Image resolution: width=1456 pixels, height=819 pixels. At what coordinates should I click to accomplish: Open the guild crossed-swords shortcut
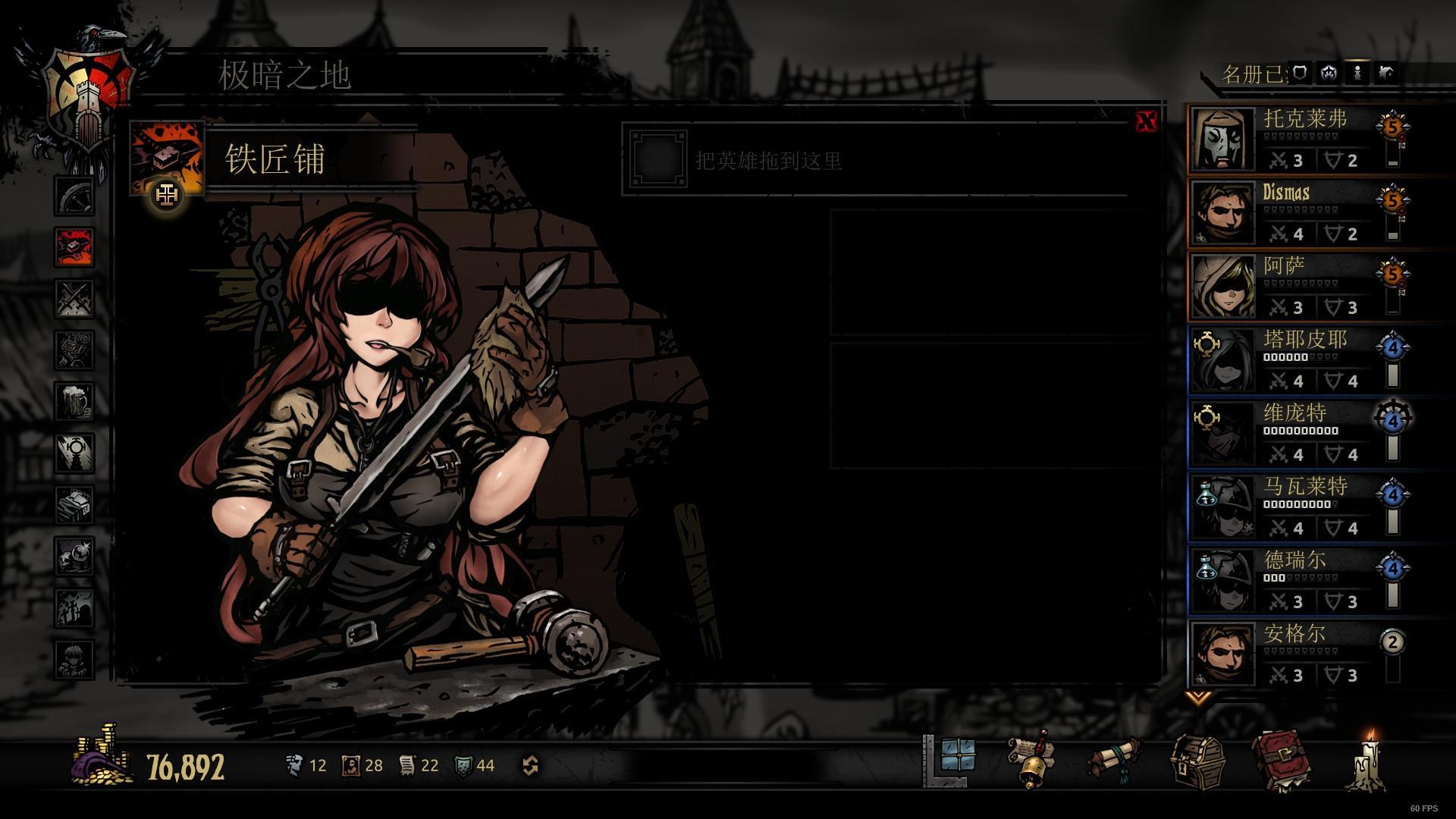74,298
